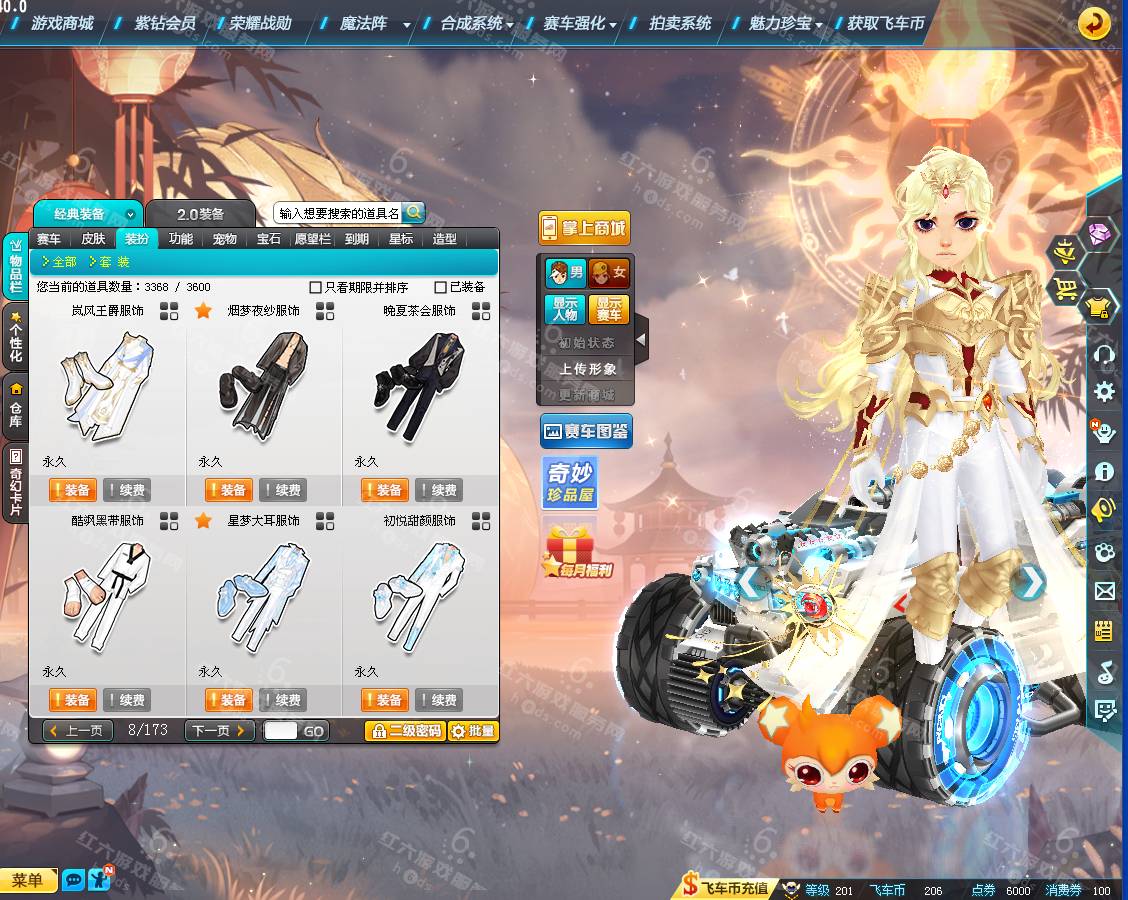This screenshot has height=900, width=1128.
Task: Switch to the 宠物 category tab
Action: [225, 239]
